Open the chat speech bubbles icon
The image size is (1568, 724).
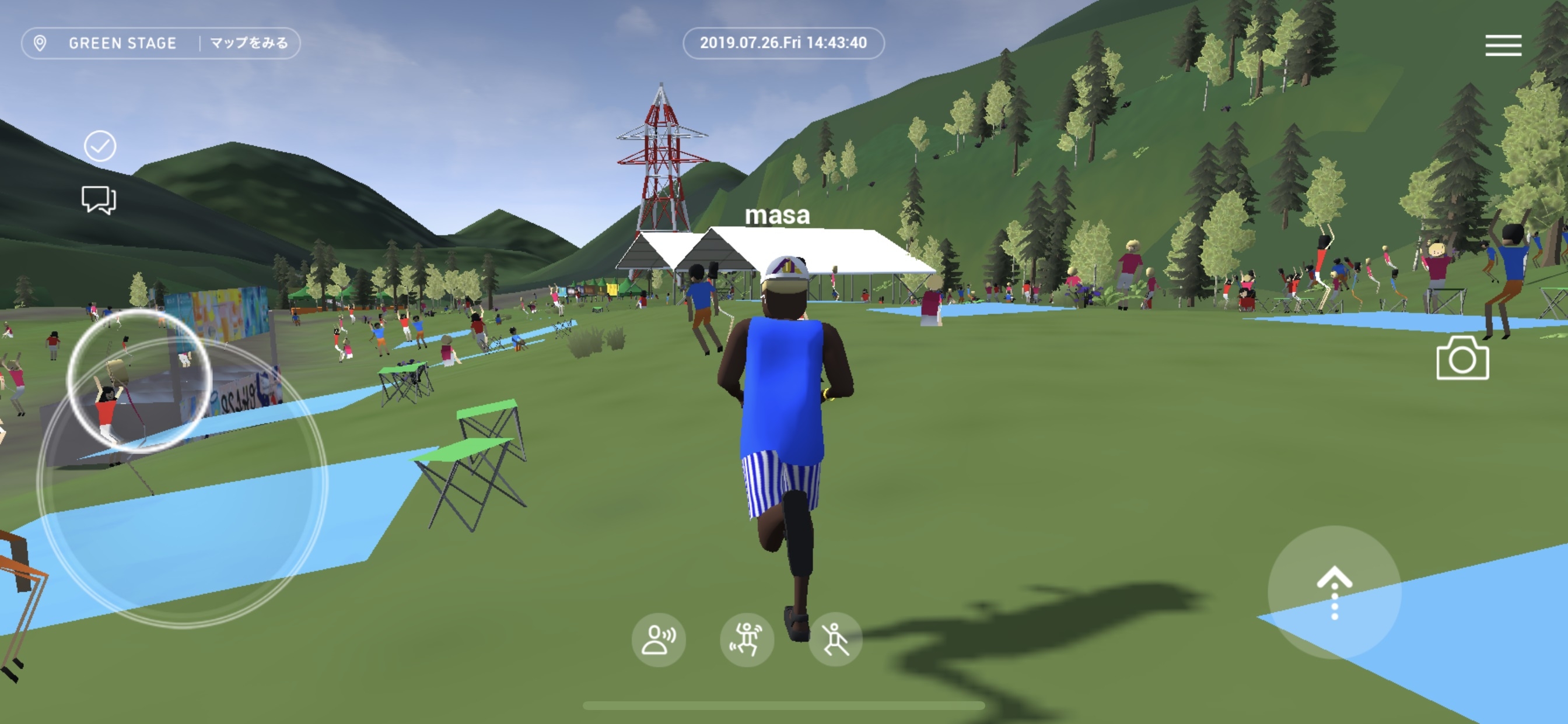[99, 199]
